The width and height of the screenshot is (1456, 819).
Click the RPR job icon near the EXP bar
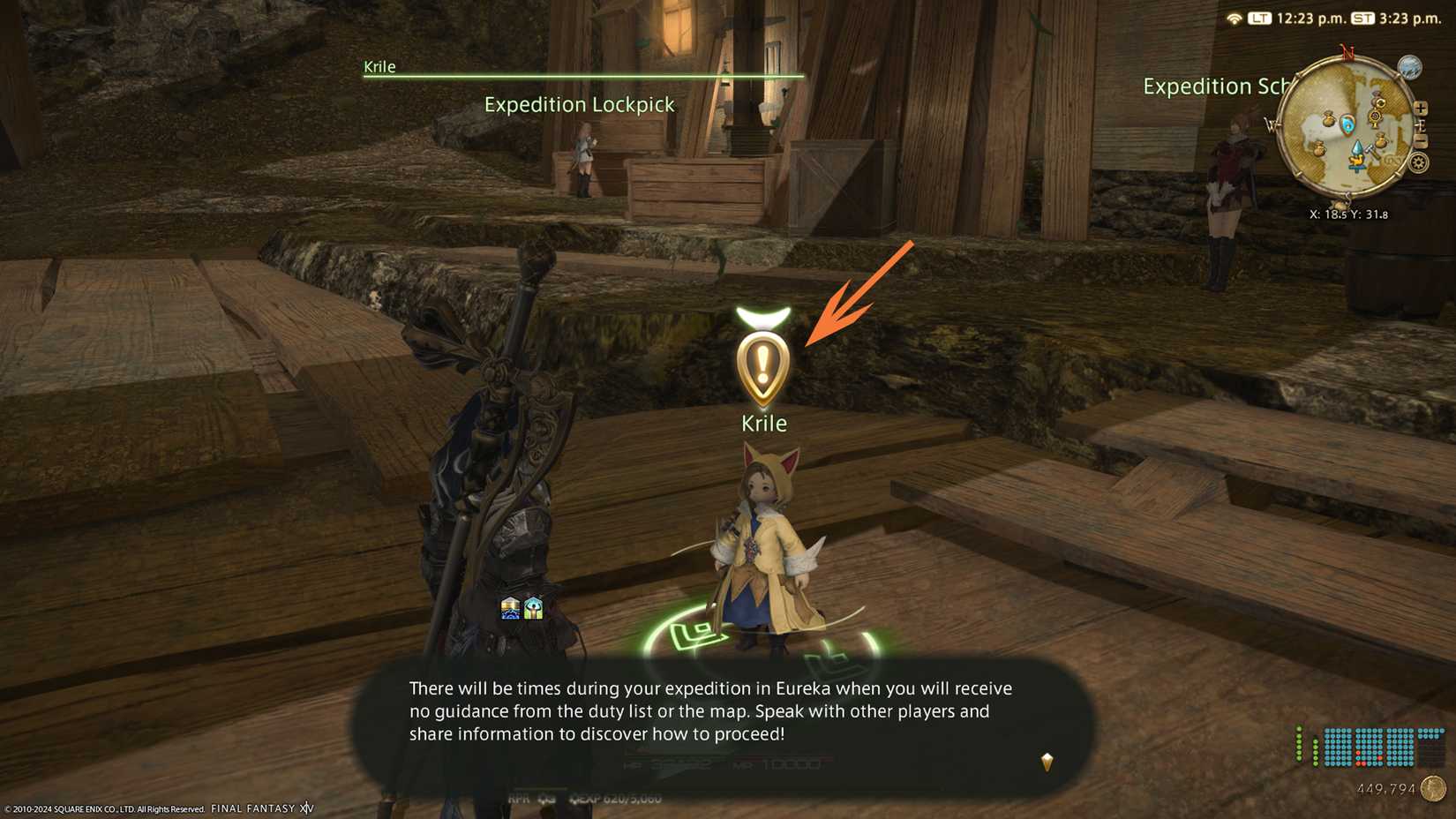521,799
